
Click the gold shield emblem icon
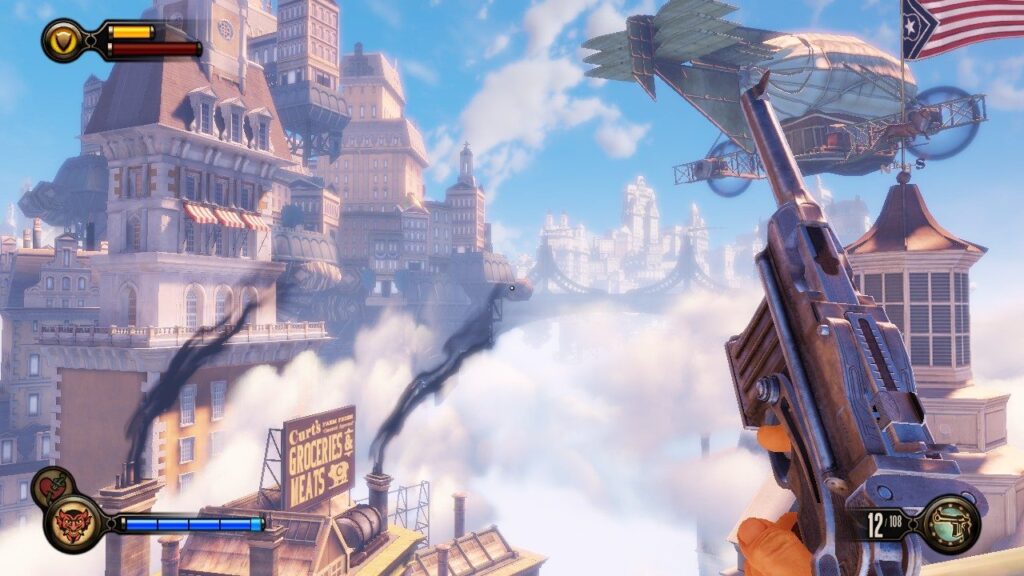pos(64,40)
